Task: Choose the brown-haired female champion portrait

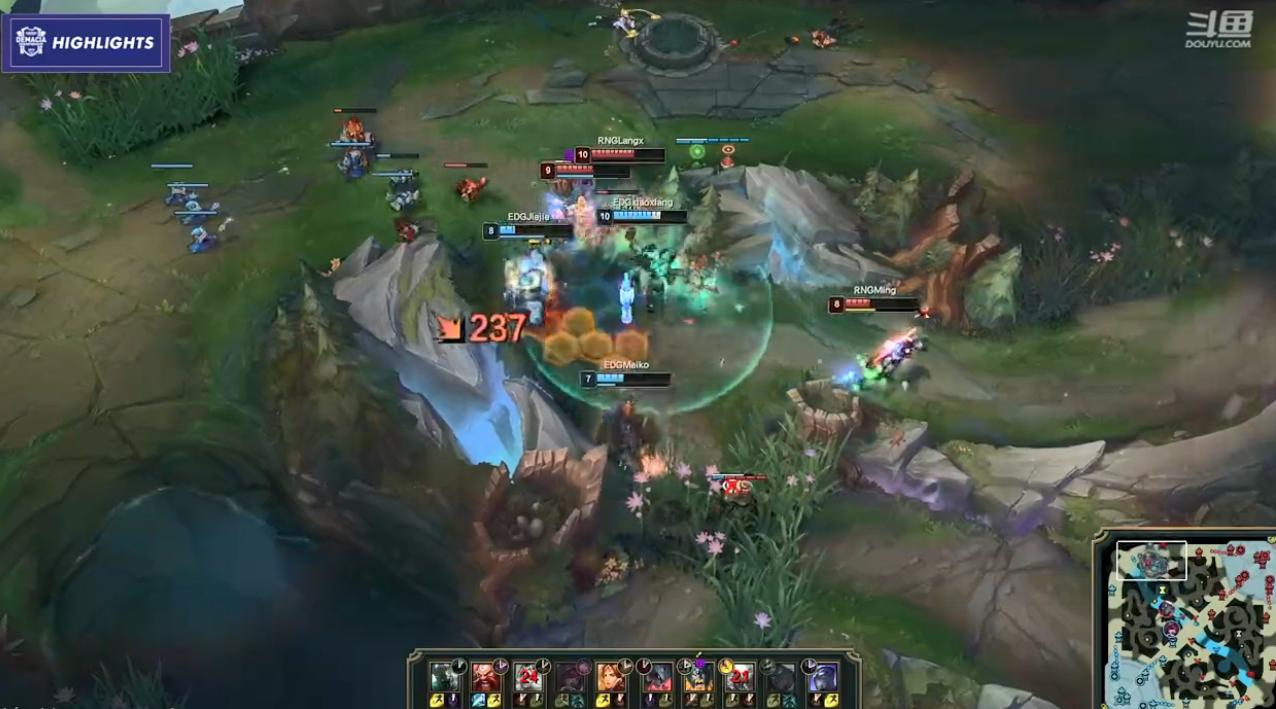Action: click(x=612, y=677)
